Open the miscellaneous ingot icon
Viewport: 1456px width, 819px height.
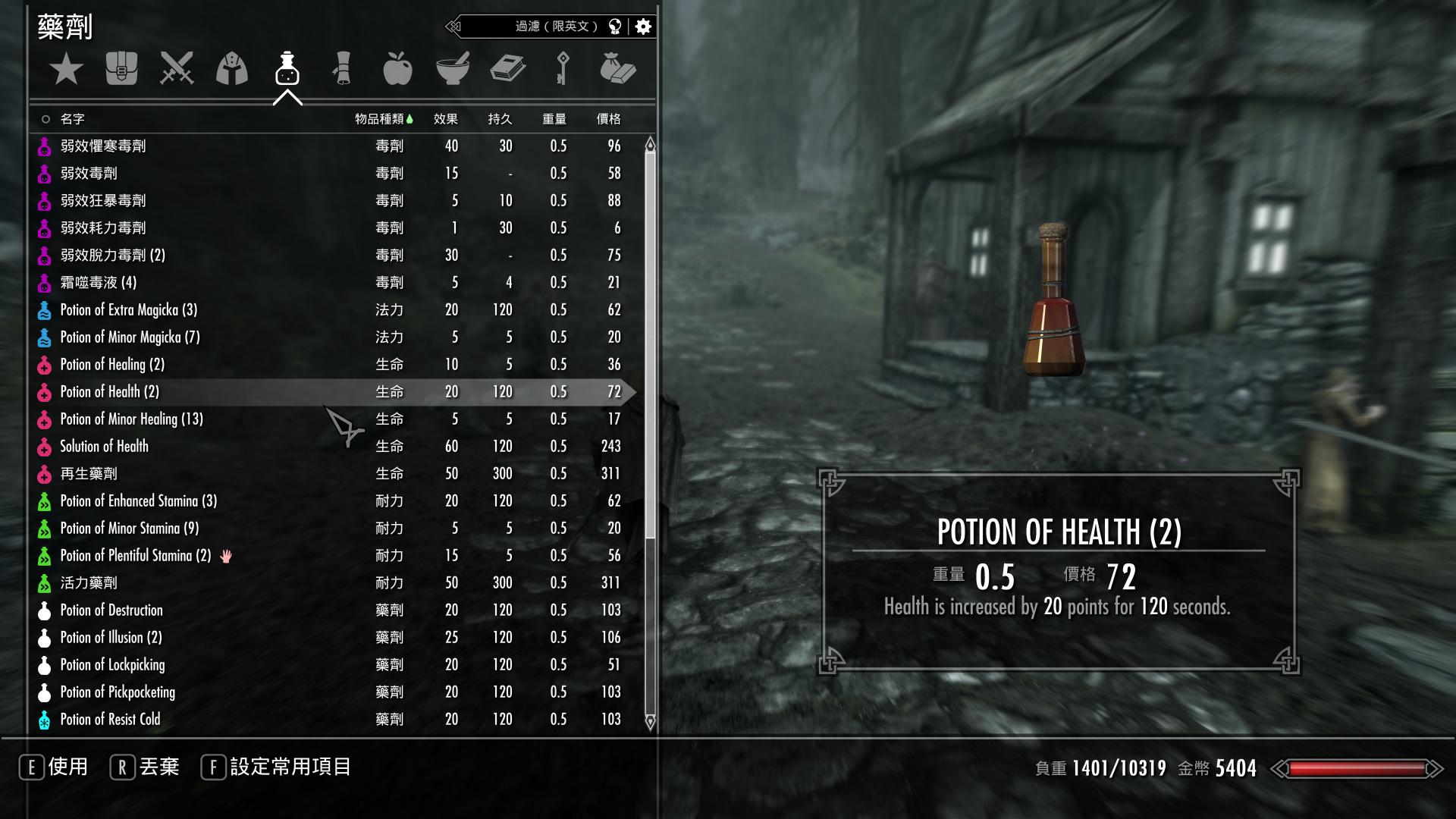[617, 68]
